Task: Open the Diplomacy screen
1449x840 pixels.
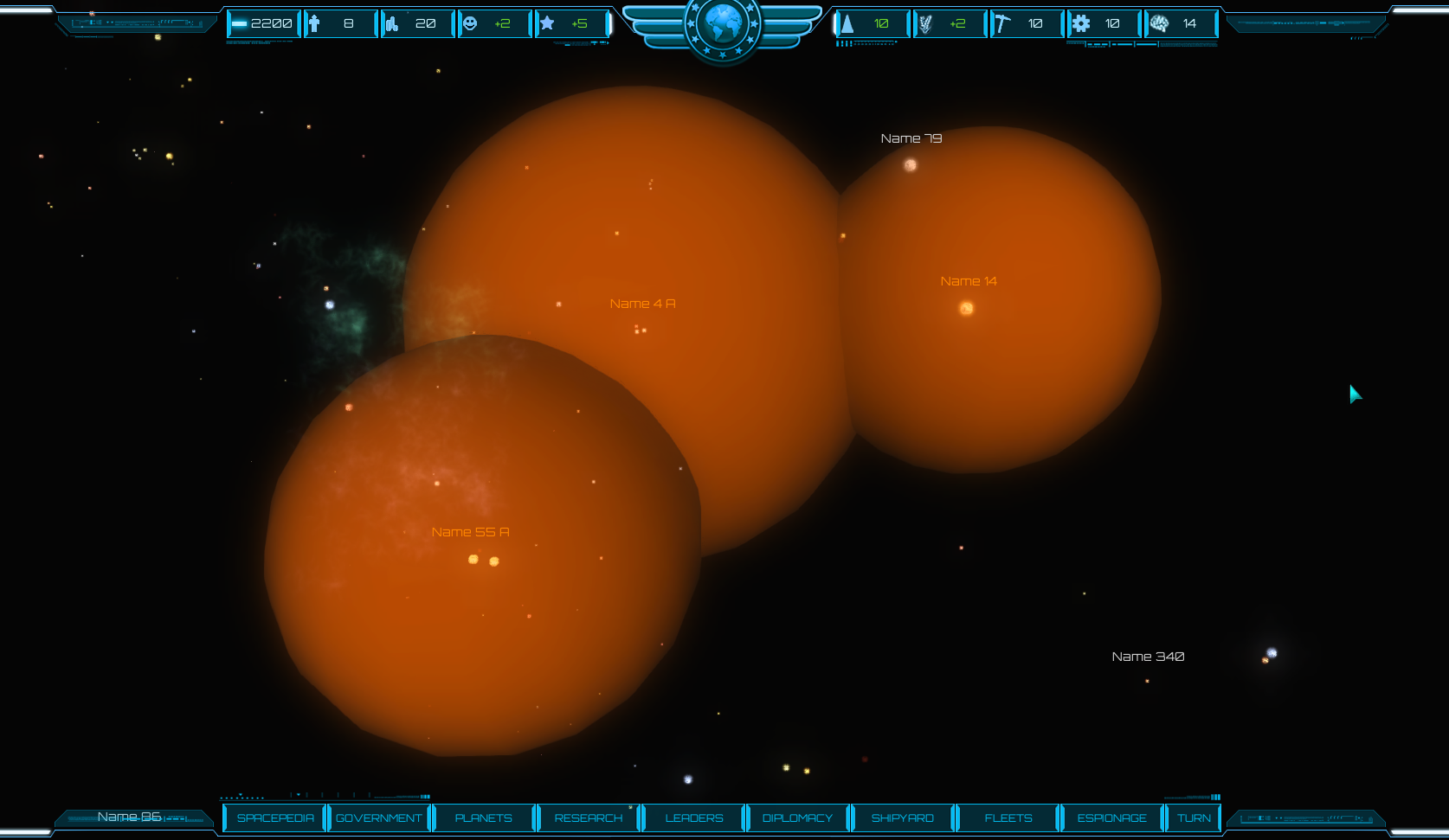Action: pos(797,818)
